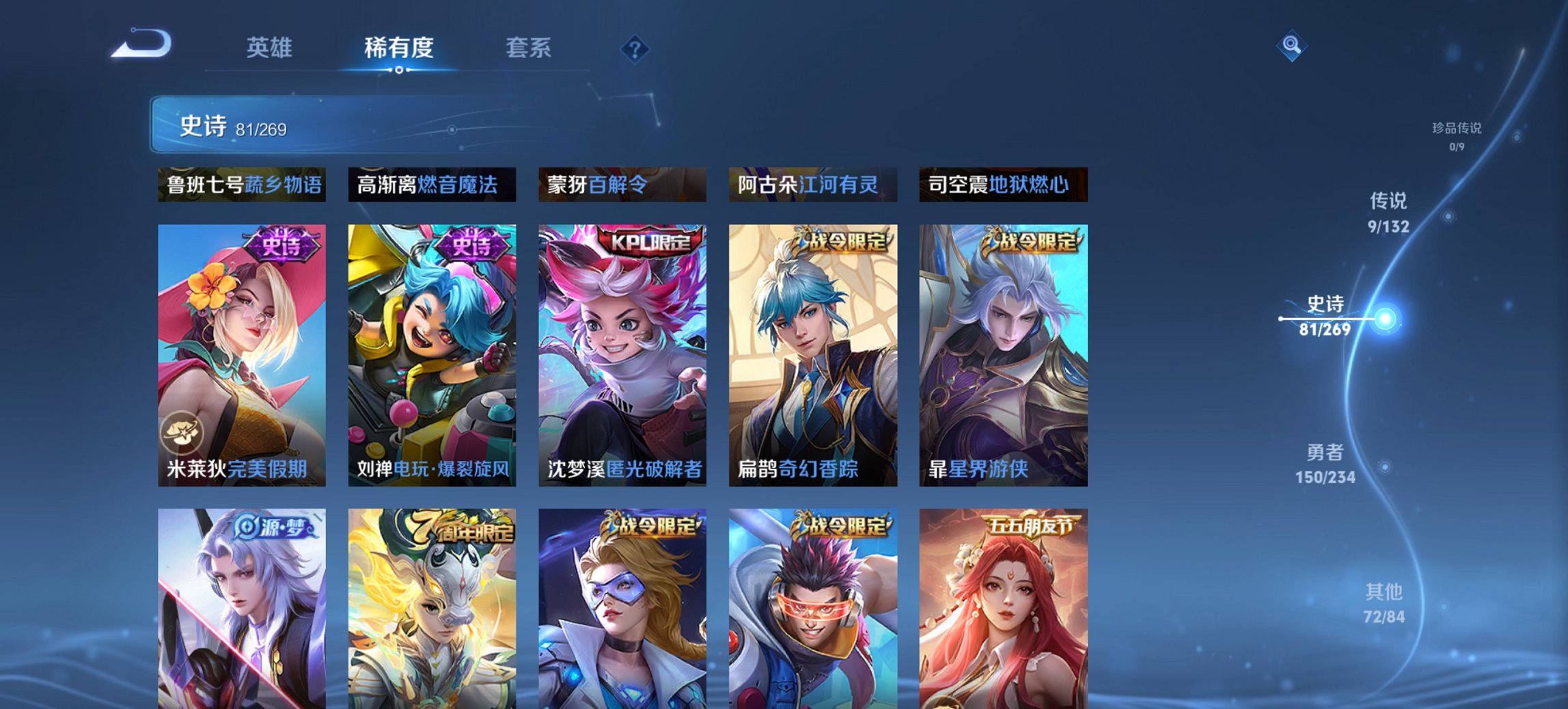Image resolution: width=1568 pixels, height=709 pixels.
Task: Switch to the 英雄 tab
Action: pos(271,48)
